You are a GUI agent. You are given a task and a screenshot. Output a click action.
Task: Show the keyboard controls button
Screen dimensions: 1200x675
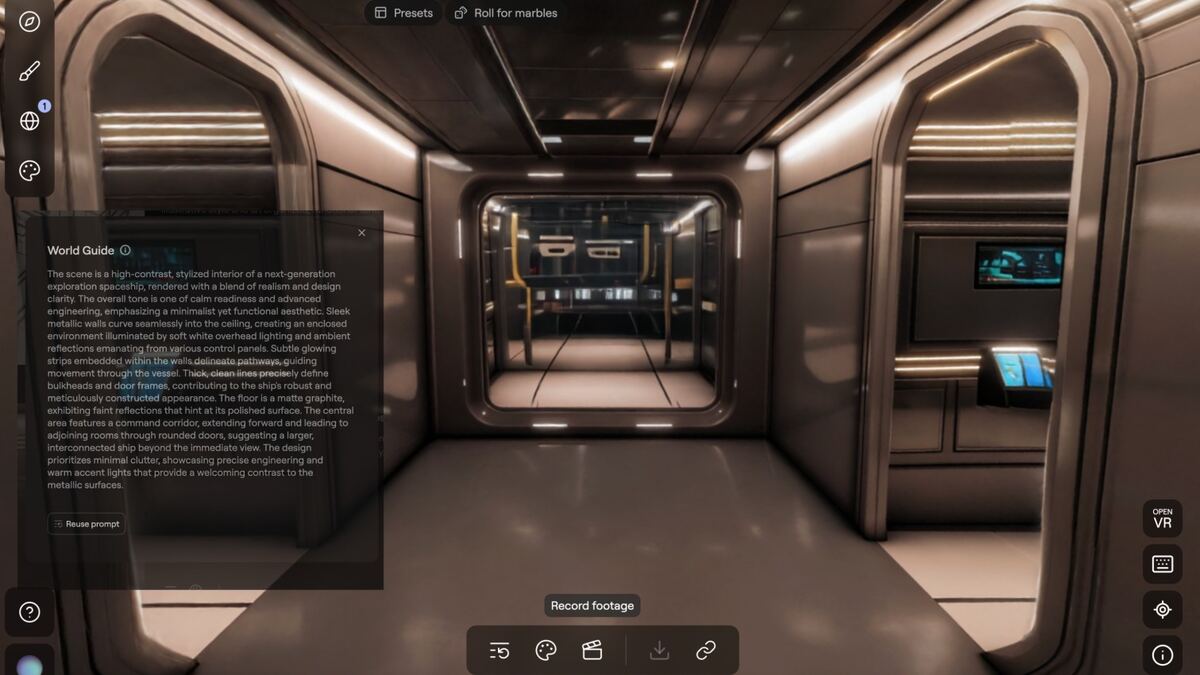tap(1162, 564)
